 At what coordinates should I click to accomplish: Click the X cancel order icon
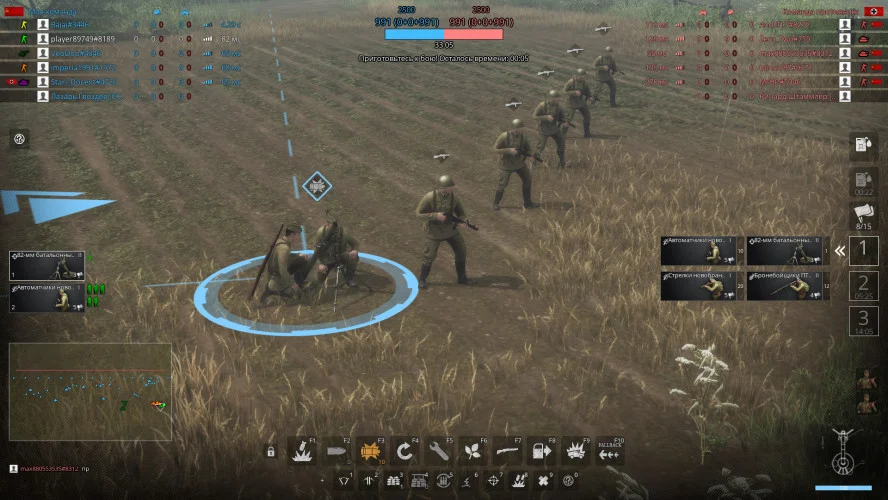point(544,481)
